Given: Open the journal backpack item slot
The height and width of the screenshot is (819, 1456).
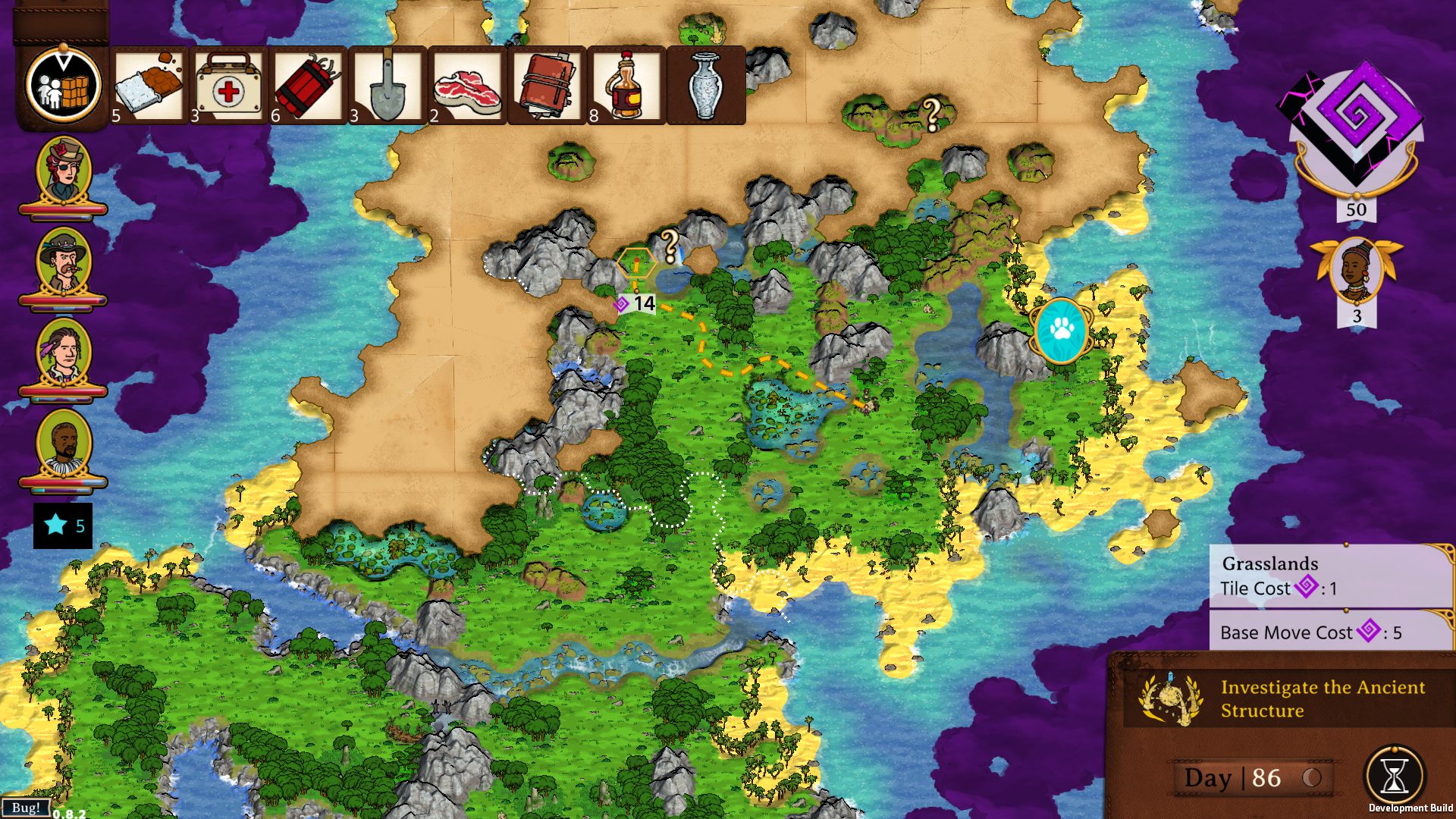Looking at the screenshot, I should (x=548, y=83).
